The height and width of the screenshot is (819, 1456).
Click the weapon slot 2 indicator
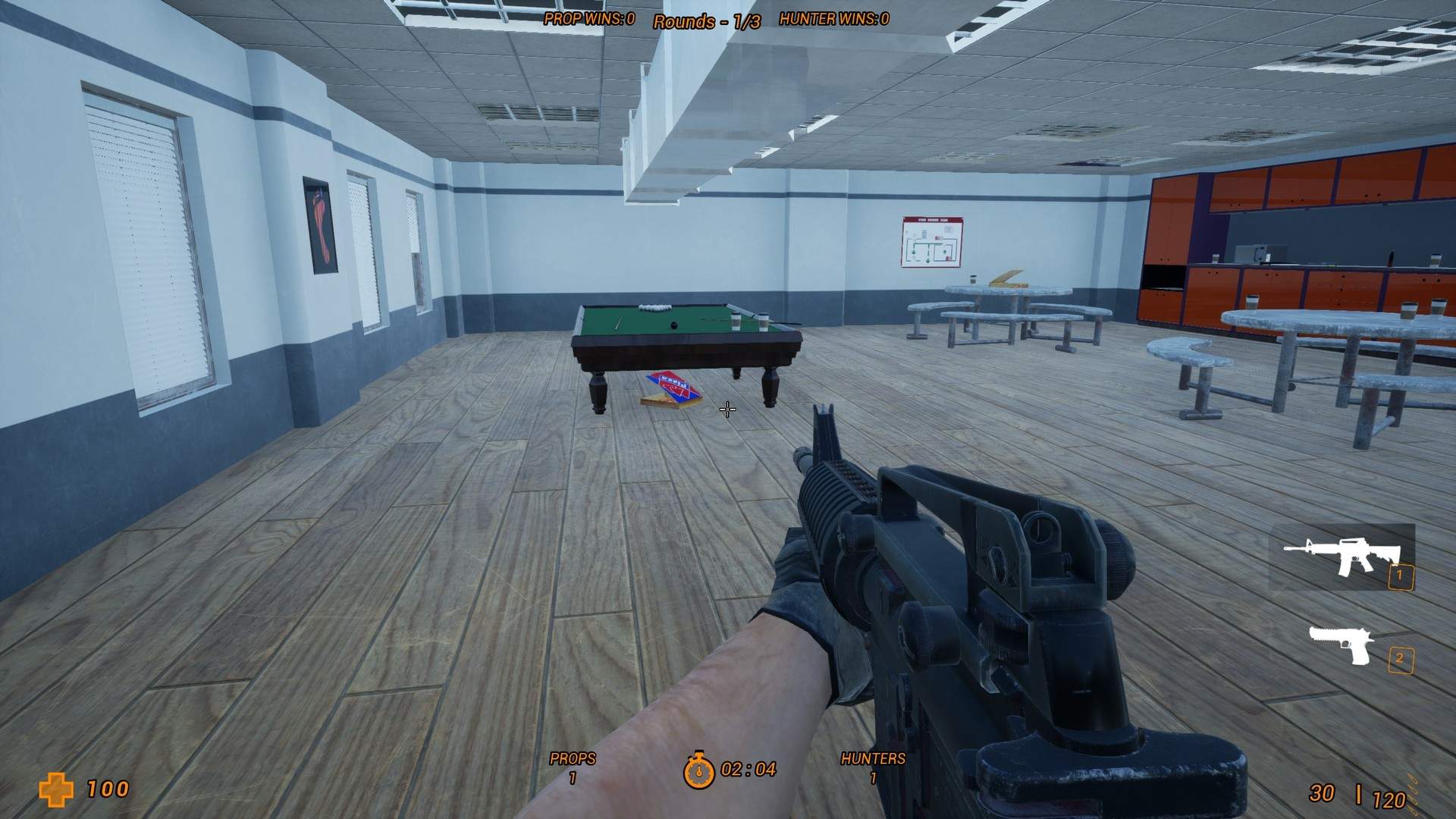(1401, 658)
